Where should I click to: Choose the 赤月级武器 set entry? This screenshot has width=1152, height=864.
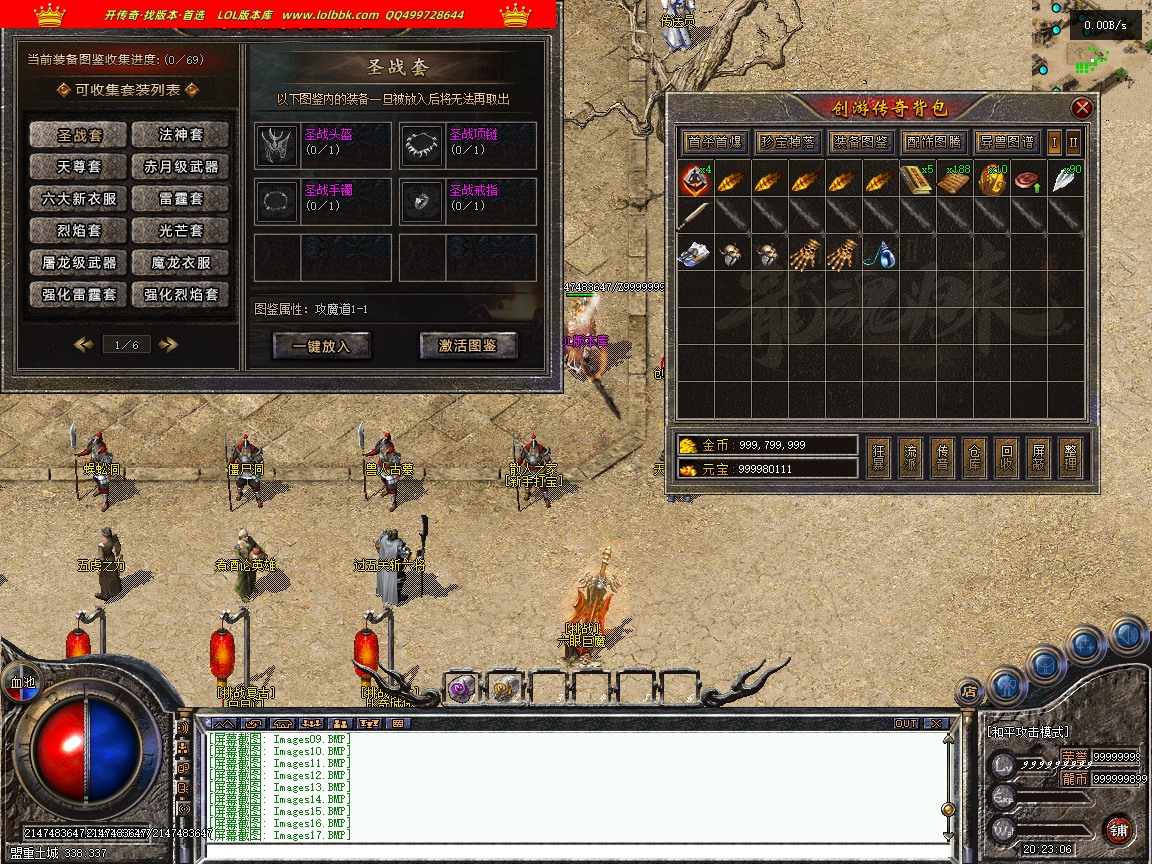(x=181, y=167)
